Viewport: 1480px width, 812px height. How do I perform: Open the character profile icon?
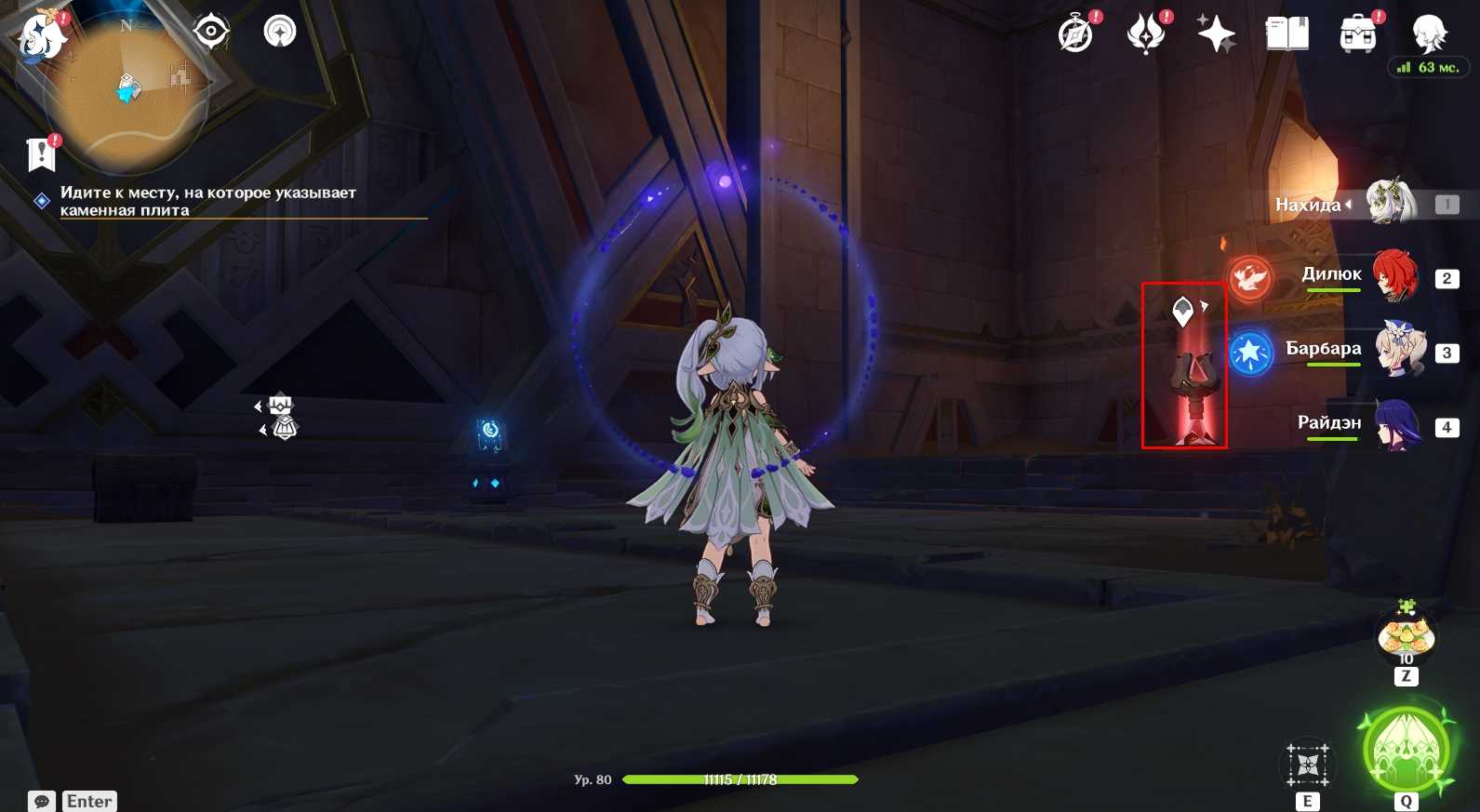tap(1428, 35)
